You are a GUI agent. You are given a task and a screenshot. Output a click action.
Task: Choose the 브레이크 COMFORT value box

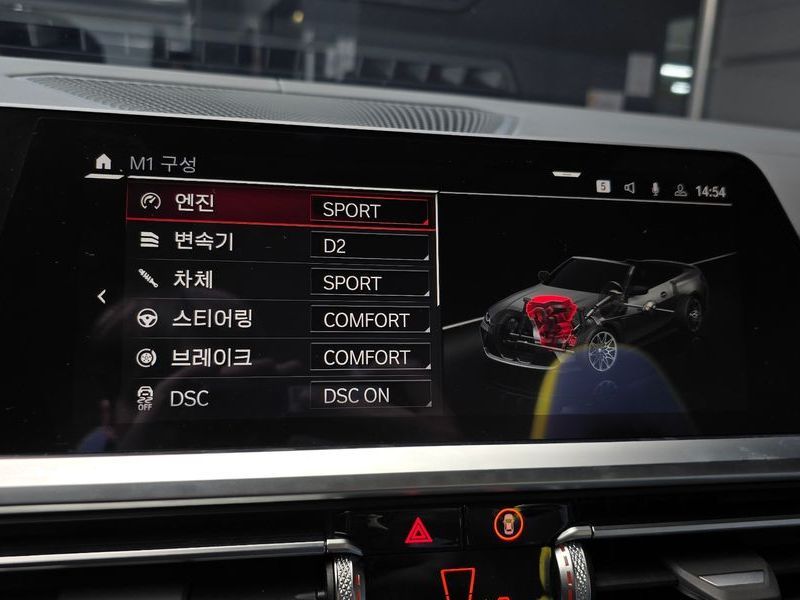369,357
